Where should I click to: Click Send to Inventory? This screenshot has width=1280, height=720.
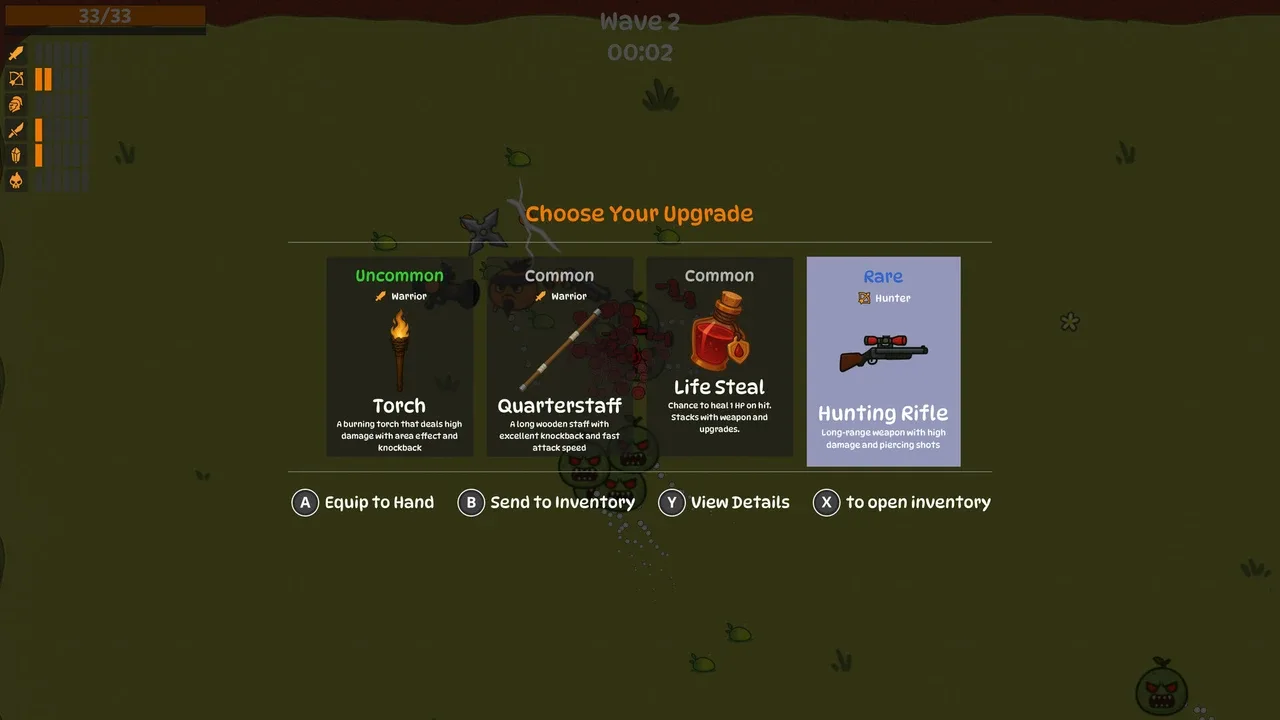(x=546, y=502)
